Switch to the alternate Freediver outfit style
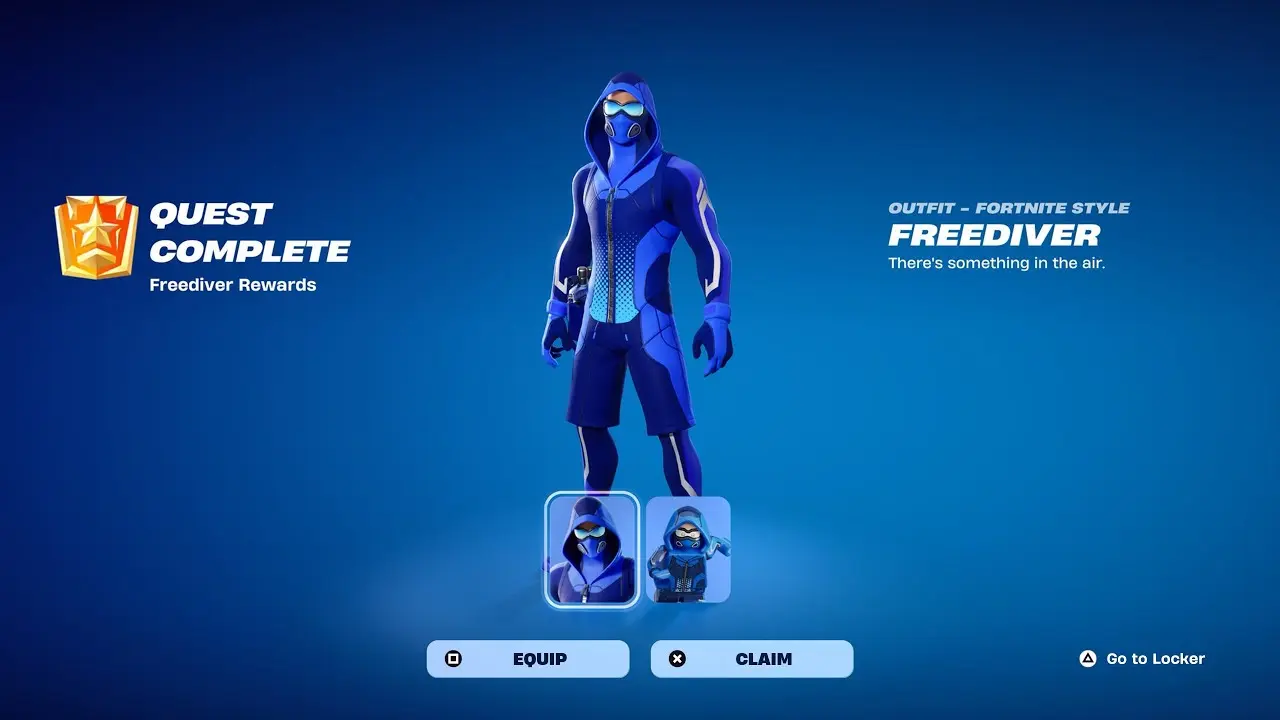Viewport: 1280px width, 720px height. 689,547
